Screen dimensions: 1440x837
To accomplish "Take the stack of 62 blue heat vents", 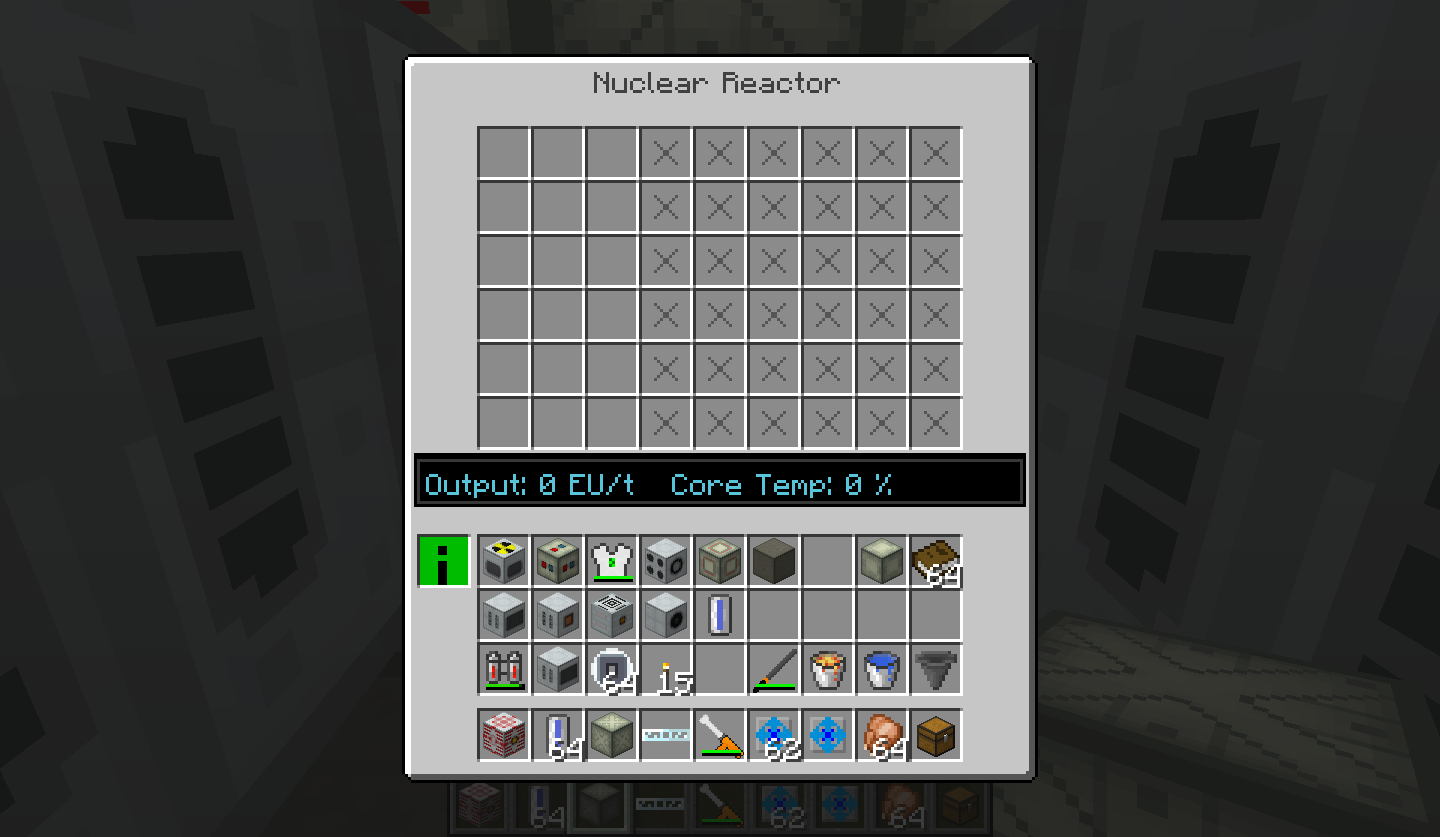I will 774,735.
